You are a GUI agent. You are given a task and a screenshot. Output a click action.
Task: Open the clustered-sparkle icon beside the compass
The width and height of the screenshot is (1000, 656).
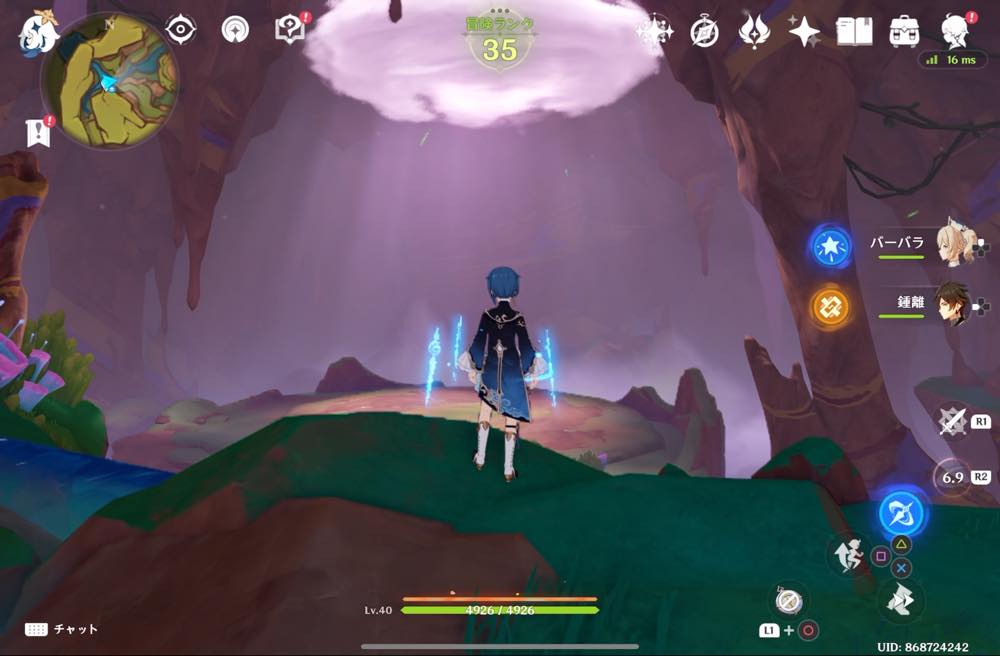tap(655, 32)
